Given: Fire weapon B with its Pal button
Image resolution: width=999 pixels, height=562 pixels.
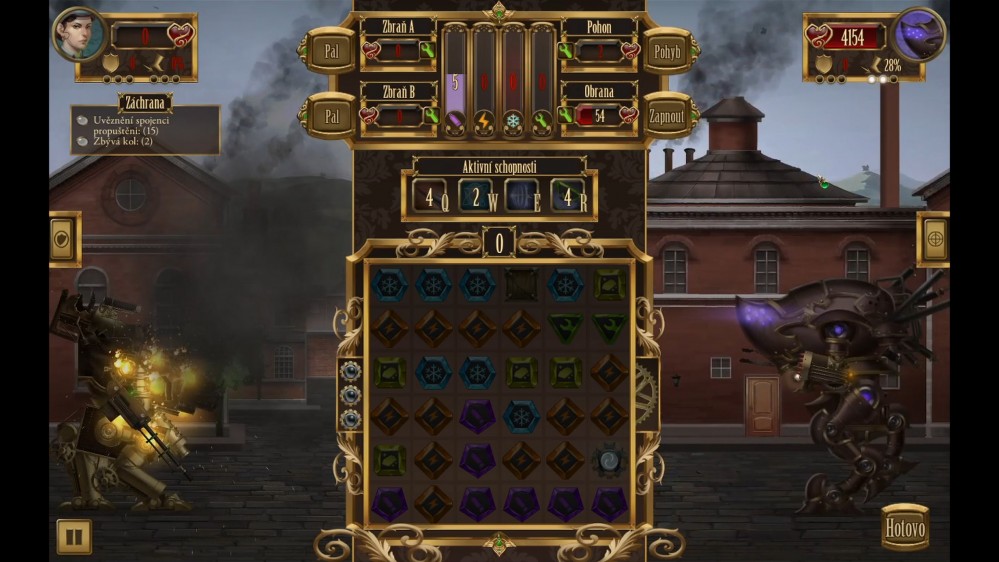Looking at the screenshot, I should coord(330,115).
